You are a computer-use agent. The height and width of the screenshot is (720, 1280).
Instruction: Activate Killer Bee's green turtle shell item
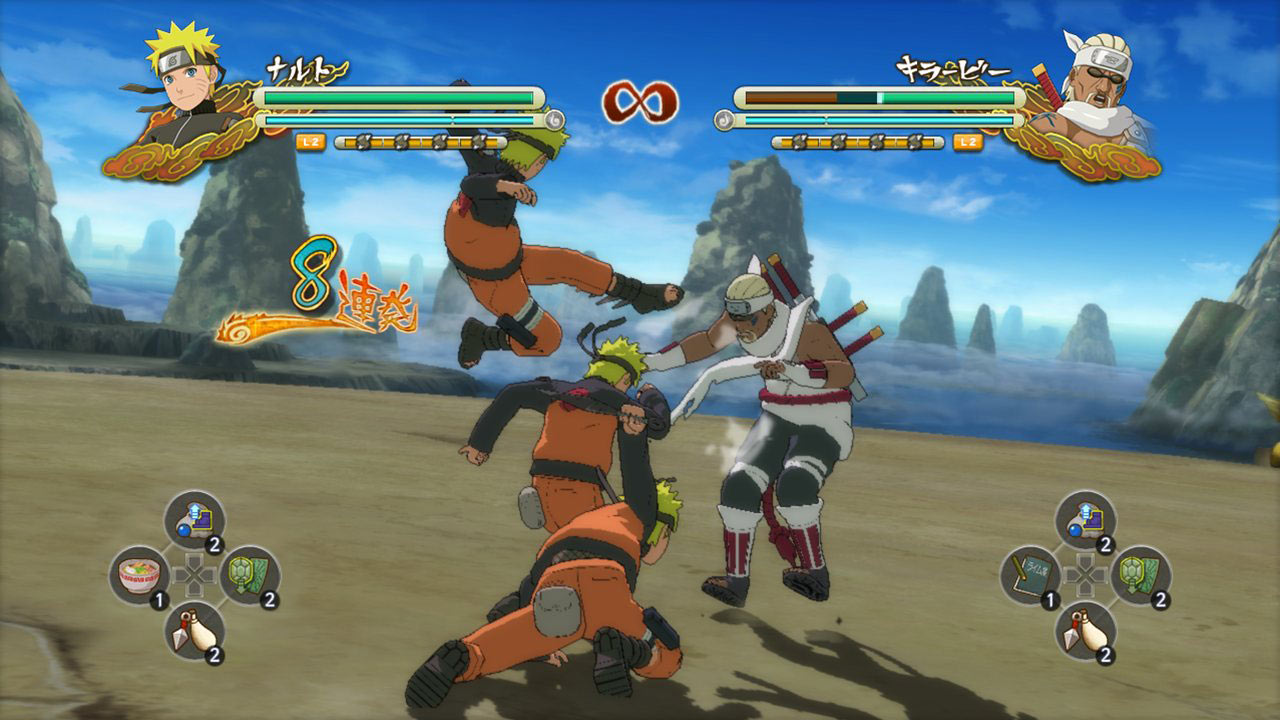click(x=1141, y=575)
